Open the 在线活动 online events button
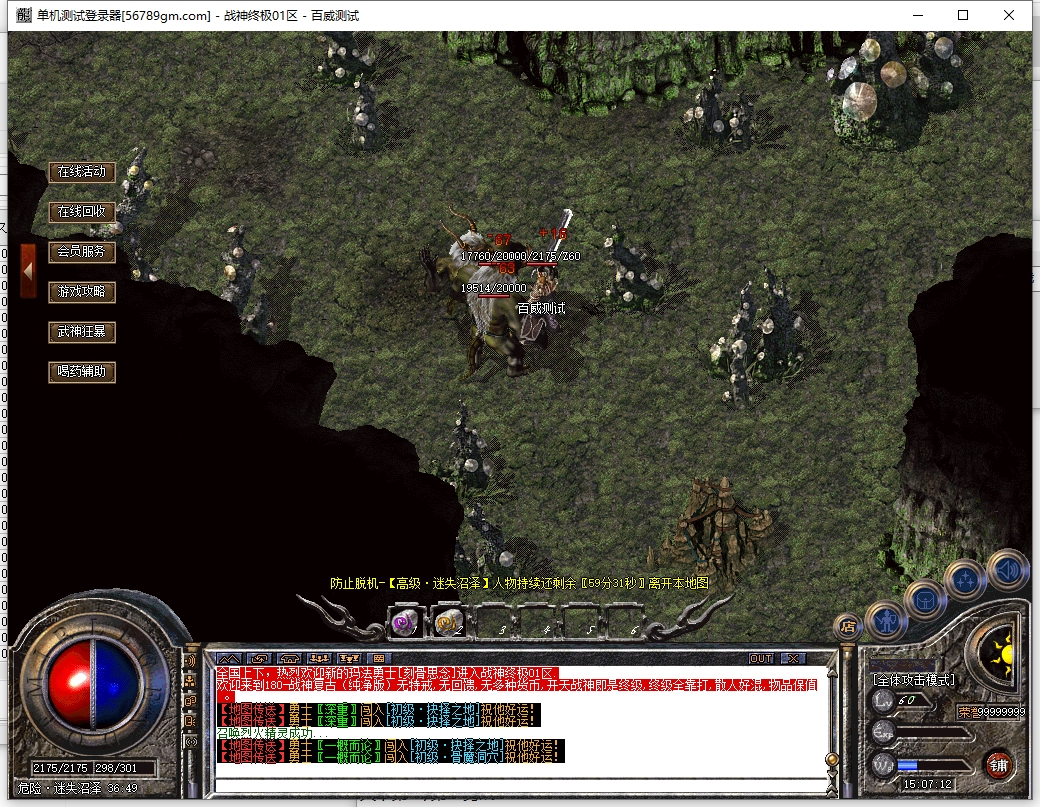 click(81, 172)
